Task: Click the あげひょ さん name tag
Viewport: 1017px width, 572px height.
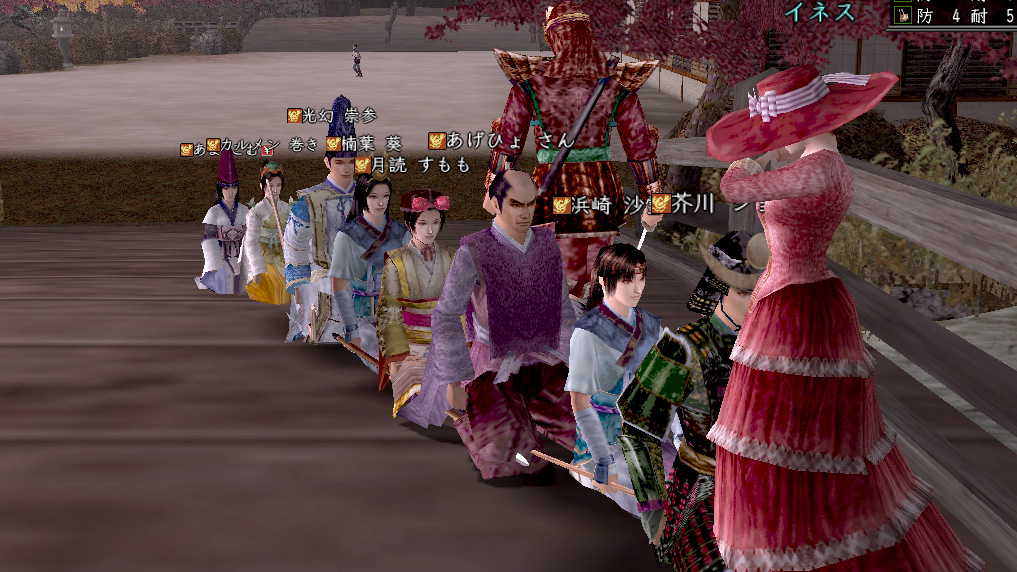Action: tap(500, 141)
